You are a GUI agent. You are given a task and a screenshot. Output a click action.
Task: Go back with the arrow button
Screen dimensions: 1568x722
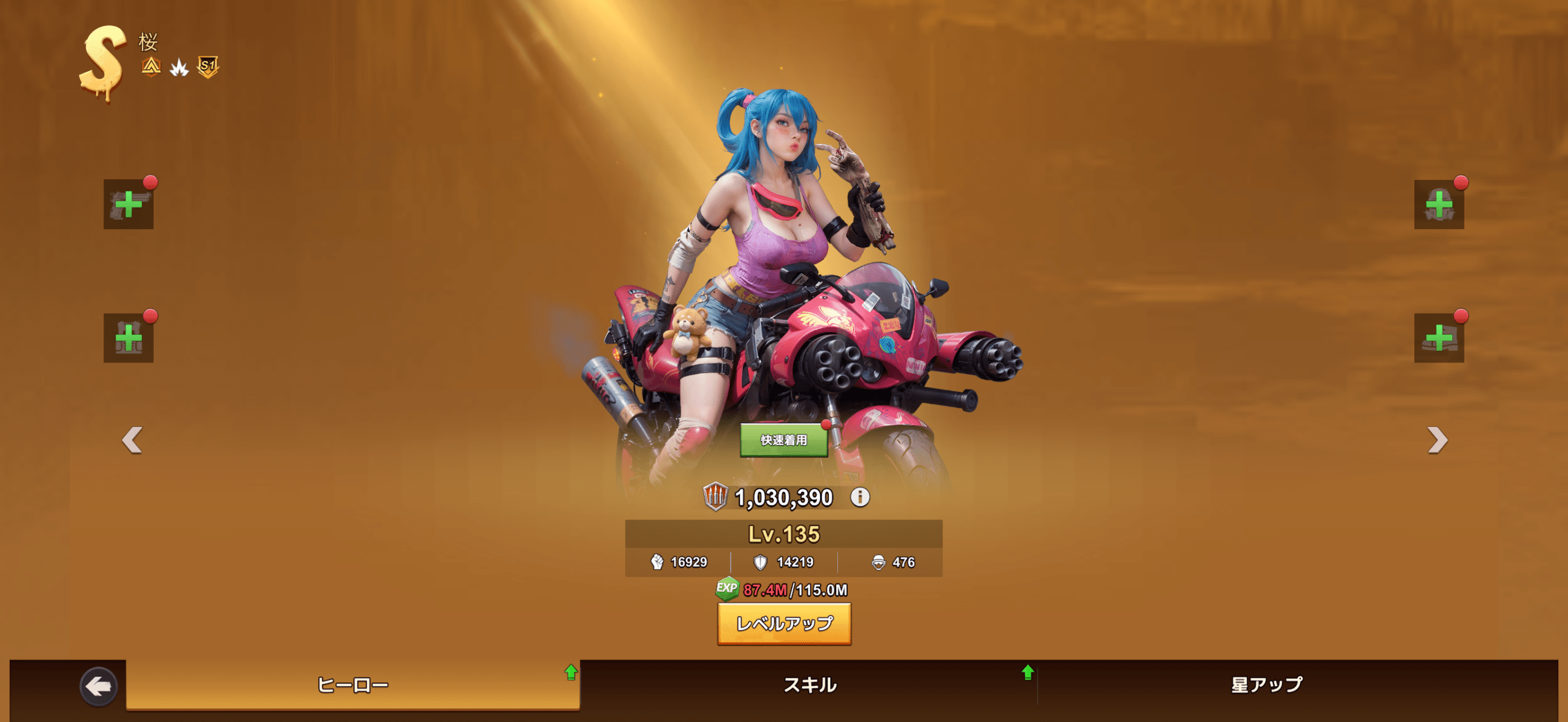tap(99, 686)
